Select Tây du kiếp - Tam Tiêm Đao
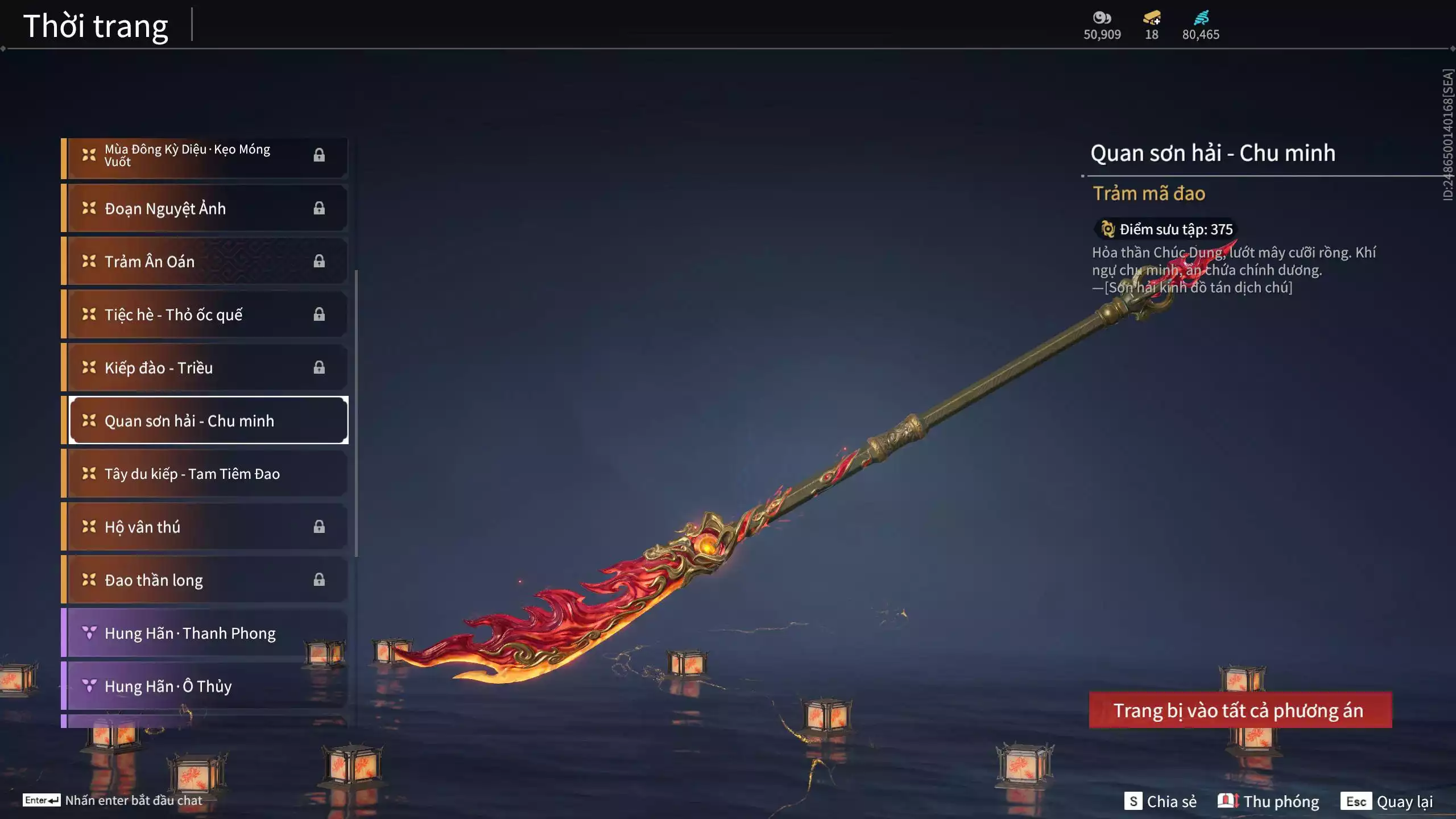This screenshot has height=819, width=1456. pyautogui.click(x=205, y=474)
